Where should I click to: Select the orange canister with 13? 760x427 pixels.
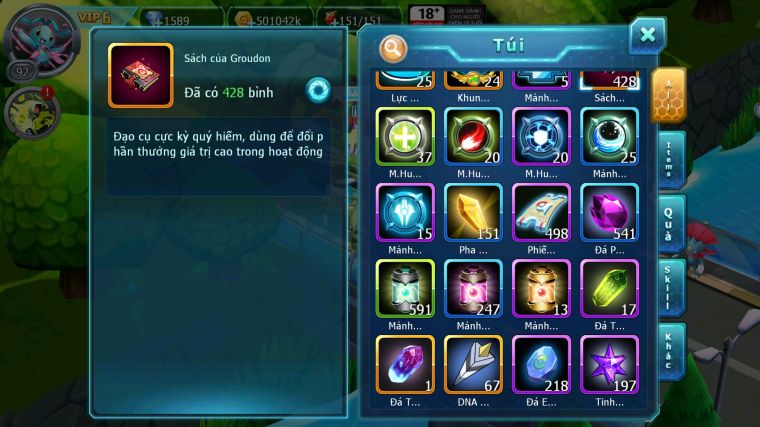pyautogui.click(x=541, y=288)
